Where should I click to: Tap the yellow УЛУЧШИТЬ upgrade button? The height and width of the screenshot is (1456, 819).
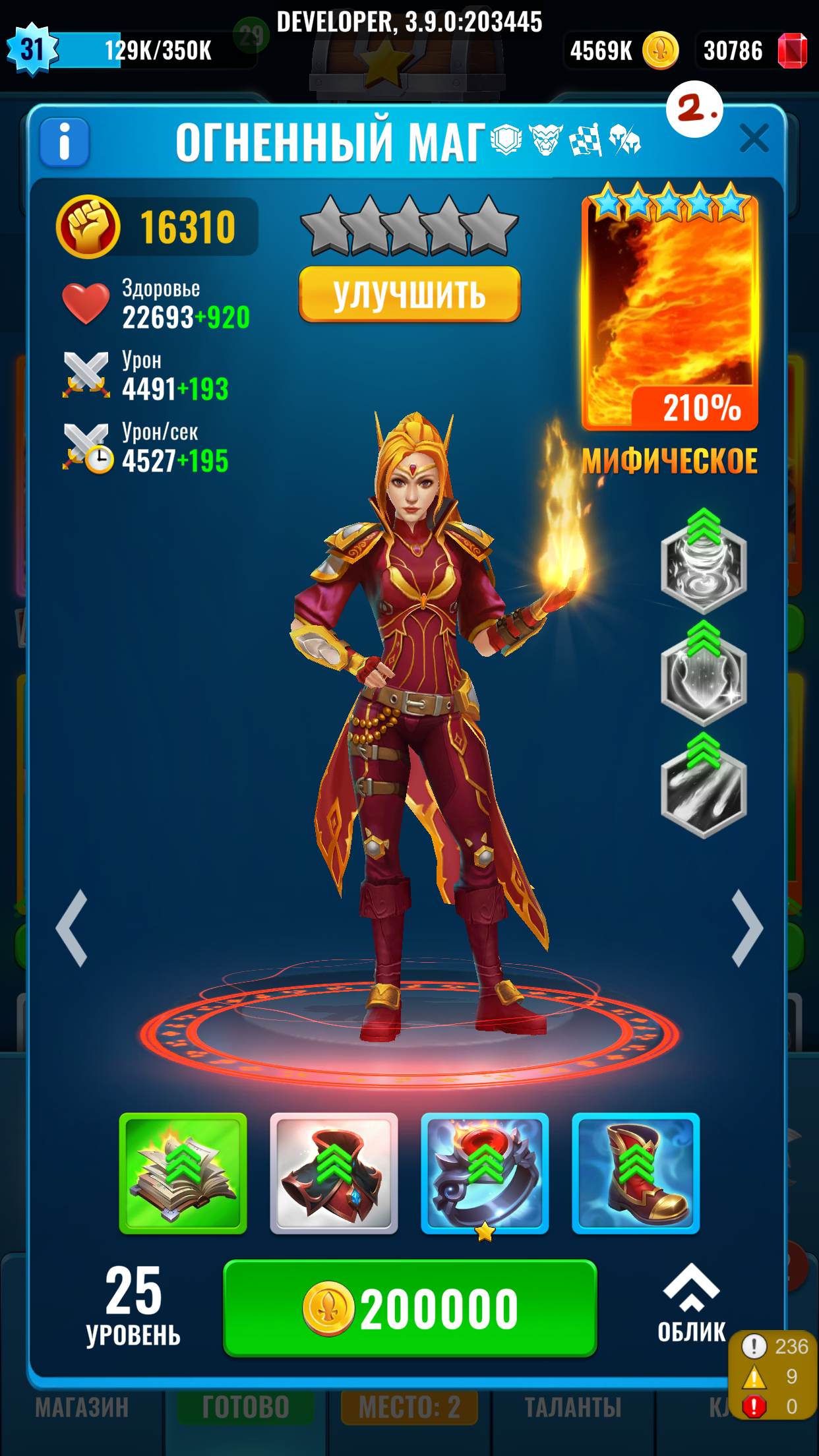click(x=409, y=294)
